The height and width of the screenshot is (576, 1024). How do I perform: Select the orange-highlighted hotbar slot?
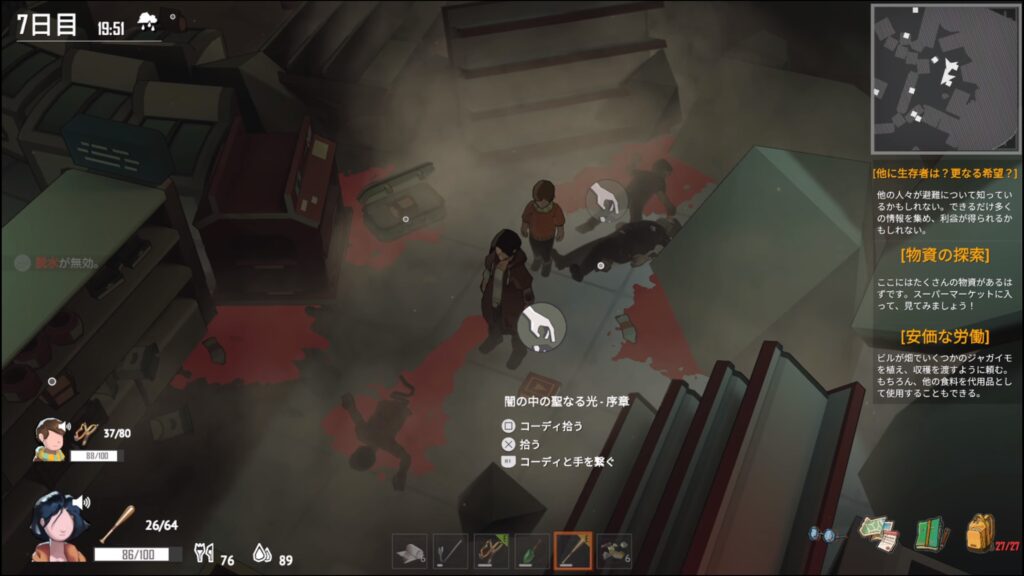573,550
